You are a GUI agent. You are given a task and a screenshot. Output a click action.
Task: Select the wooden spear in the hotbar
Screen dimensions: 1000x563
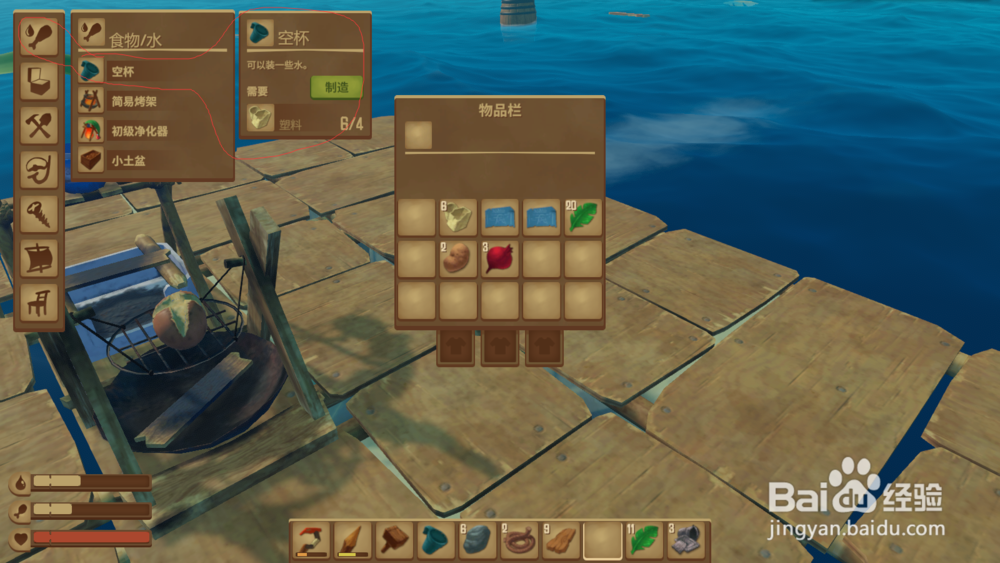[353, 540]
